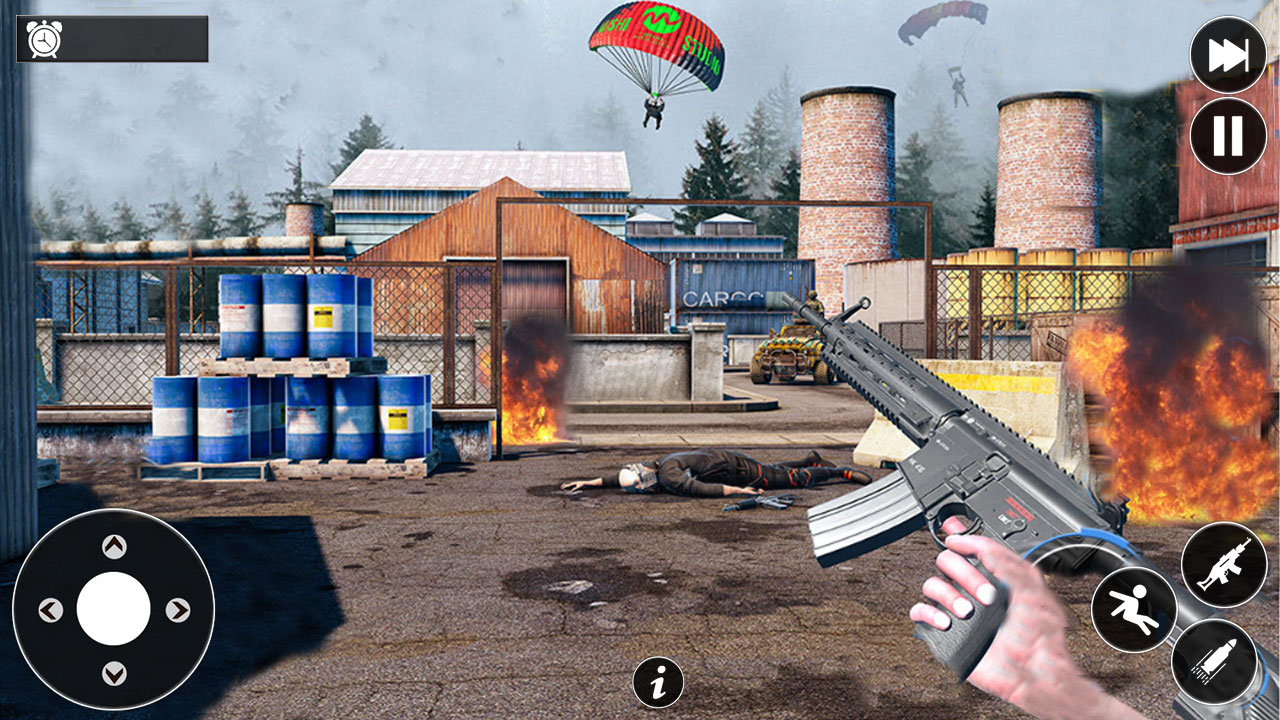Fire using the bullet button
Image resolution: width=1280 pixels, height=720 pixels.
point(1214,660)
